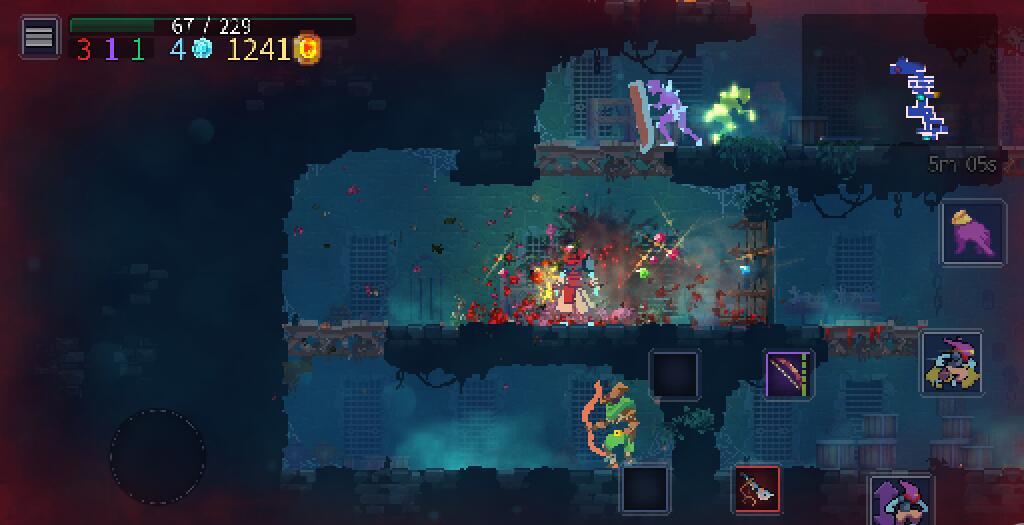
Task: Use the purple health flask button
Action: pos(973,232)
